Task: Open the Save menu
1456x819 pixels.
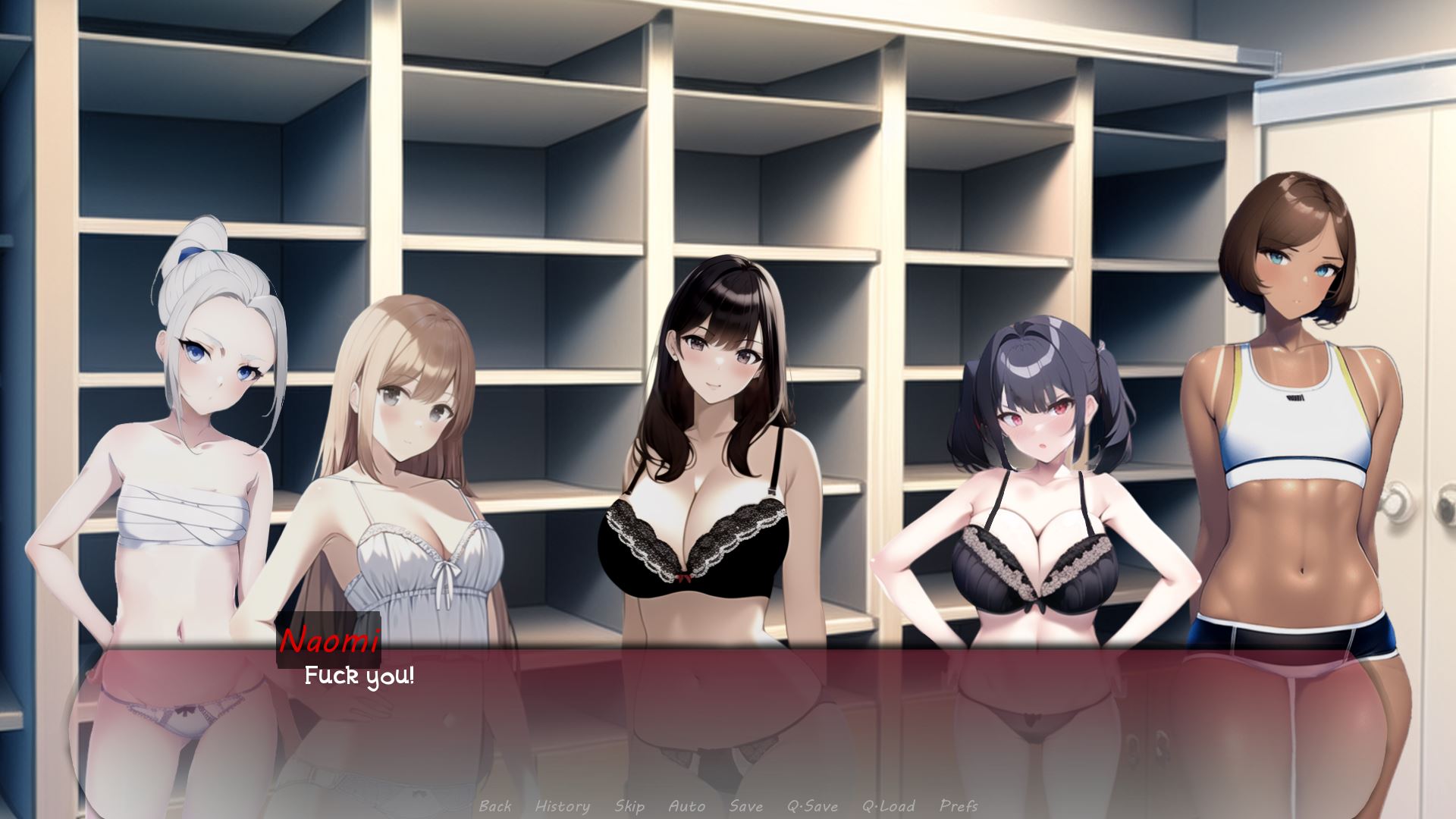Action: (x=745, y=806)
